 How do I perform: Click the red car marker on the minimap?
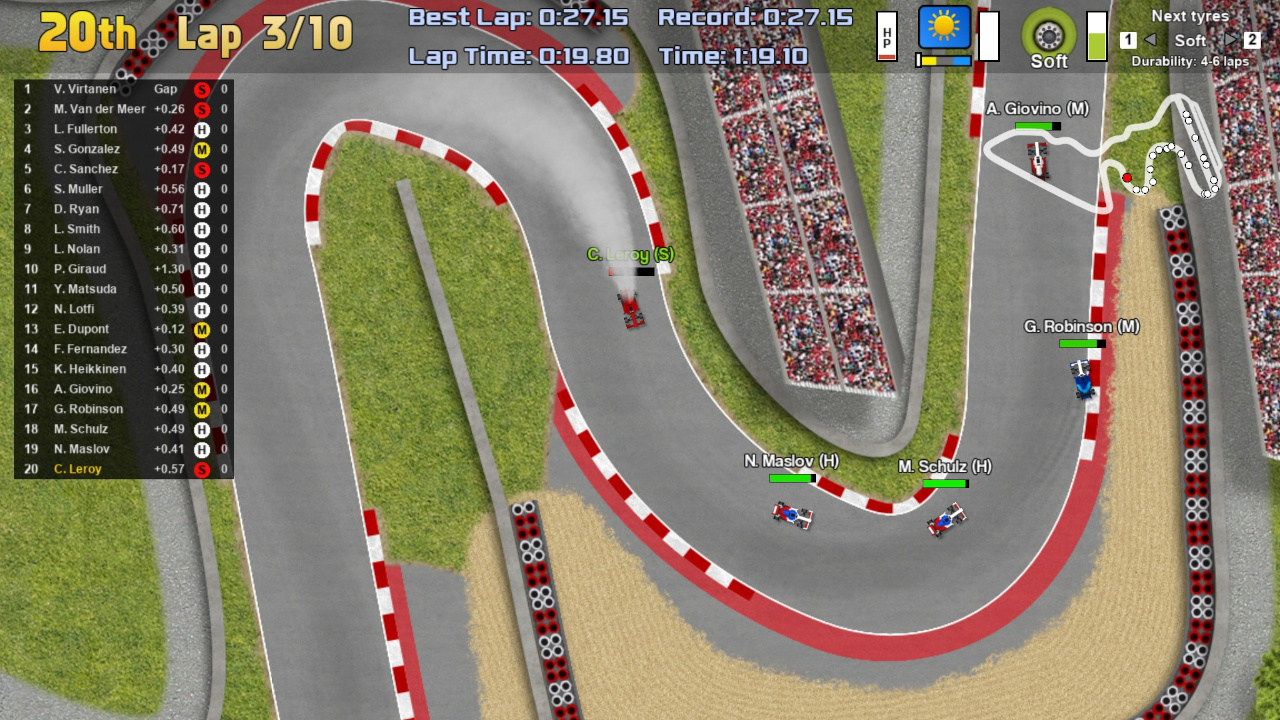[1126, 176]
